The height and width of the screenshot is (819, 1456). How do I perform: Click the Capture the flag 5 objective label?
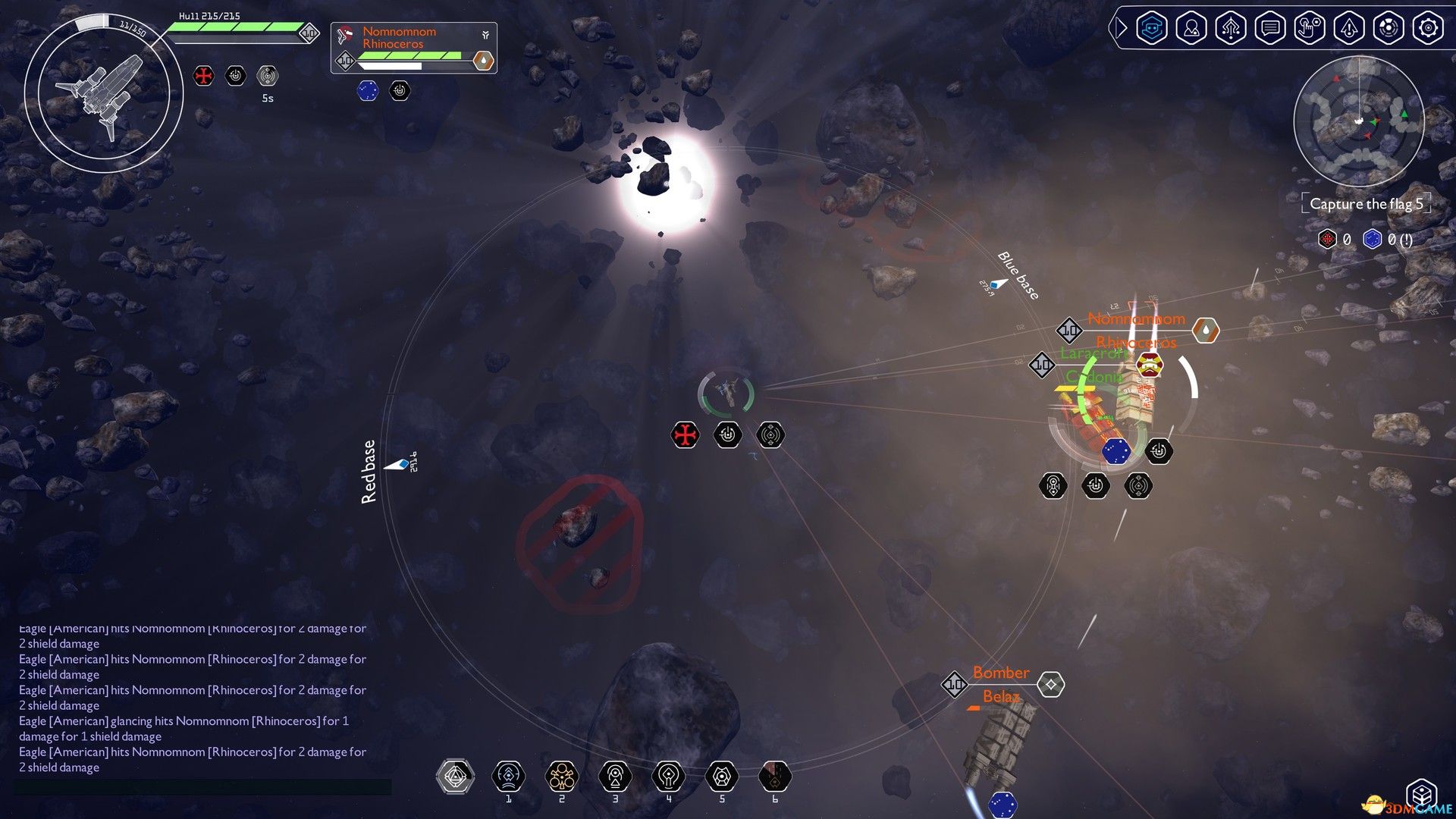tap(1365, 203)
